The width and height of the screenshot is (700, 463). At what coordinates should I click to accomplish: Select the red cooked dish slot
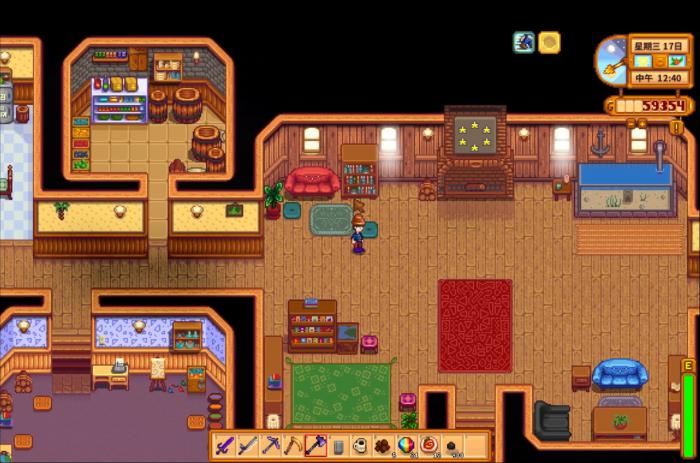click(x=430, y=445)
